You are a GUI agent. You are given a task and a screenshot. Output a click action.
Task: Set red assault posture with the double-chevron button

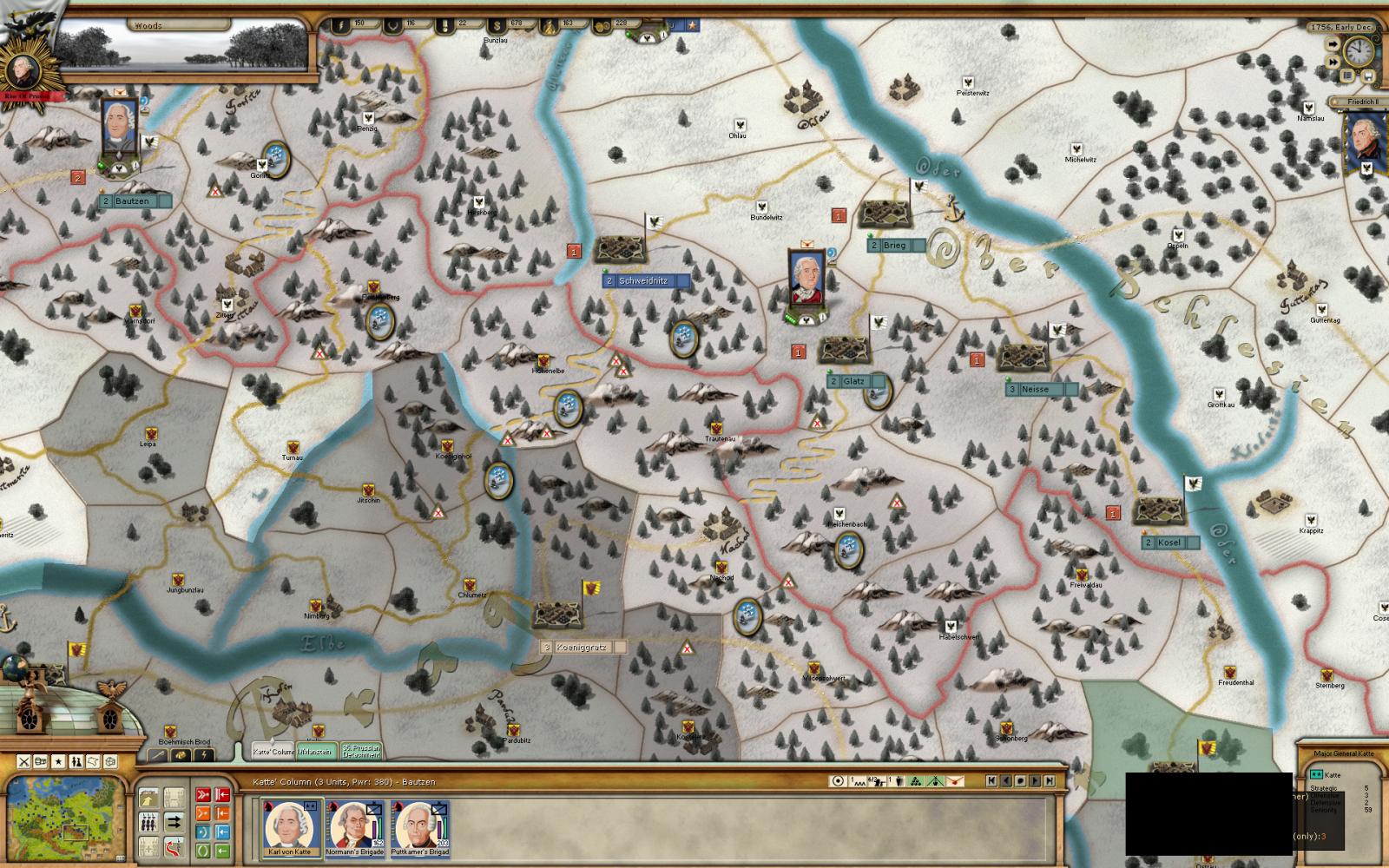pos(202,794)
